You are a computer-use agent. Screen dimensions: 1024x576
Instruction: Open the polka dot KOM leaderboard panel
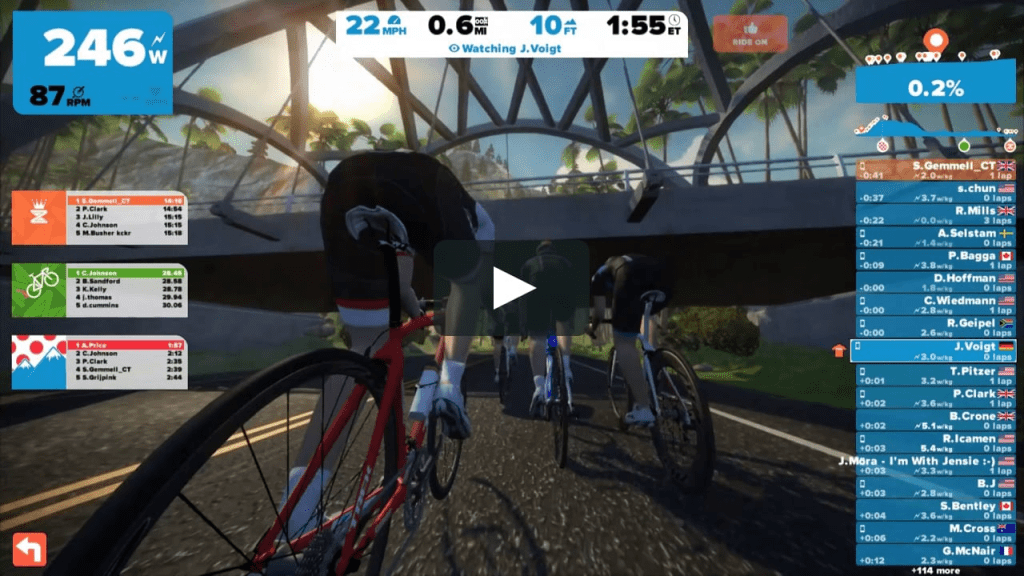point(98,362)
